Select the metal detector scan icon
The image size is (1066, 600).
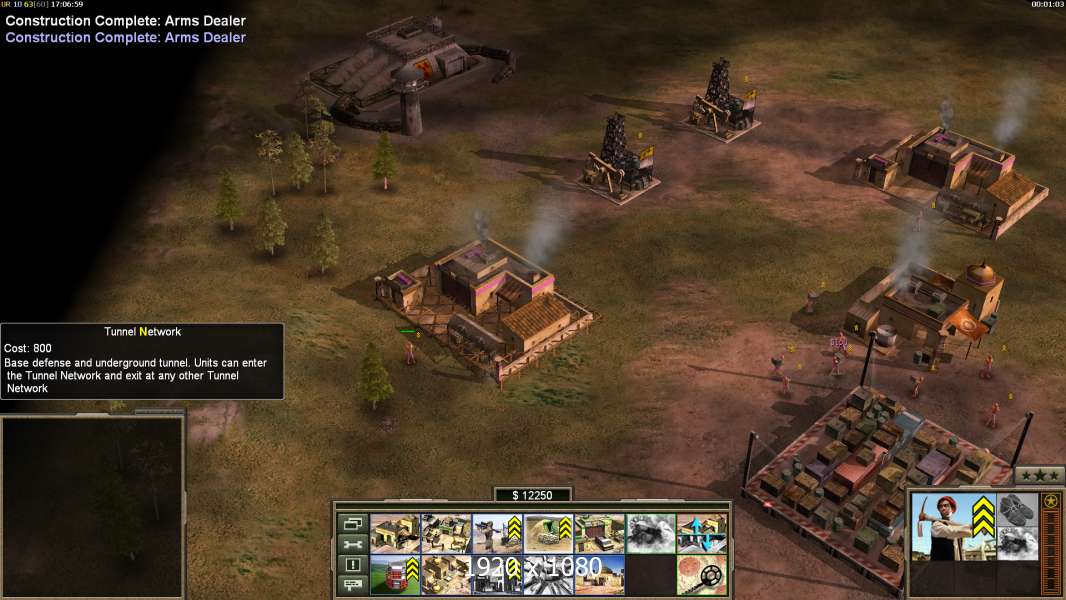[x=701, y=574]
